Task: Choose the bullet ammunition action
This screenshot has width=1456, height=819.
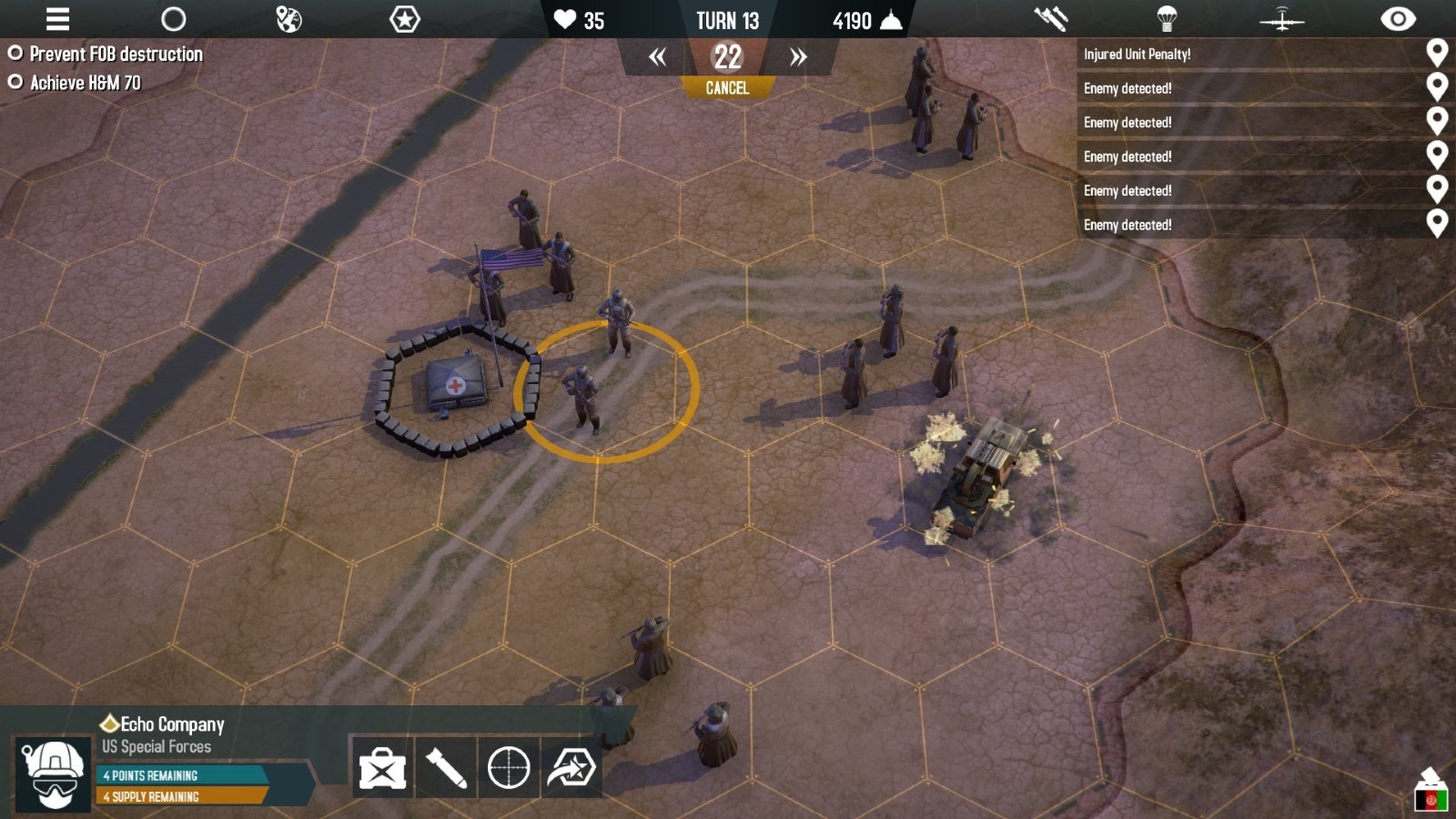Action: [x=446, y=769]
